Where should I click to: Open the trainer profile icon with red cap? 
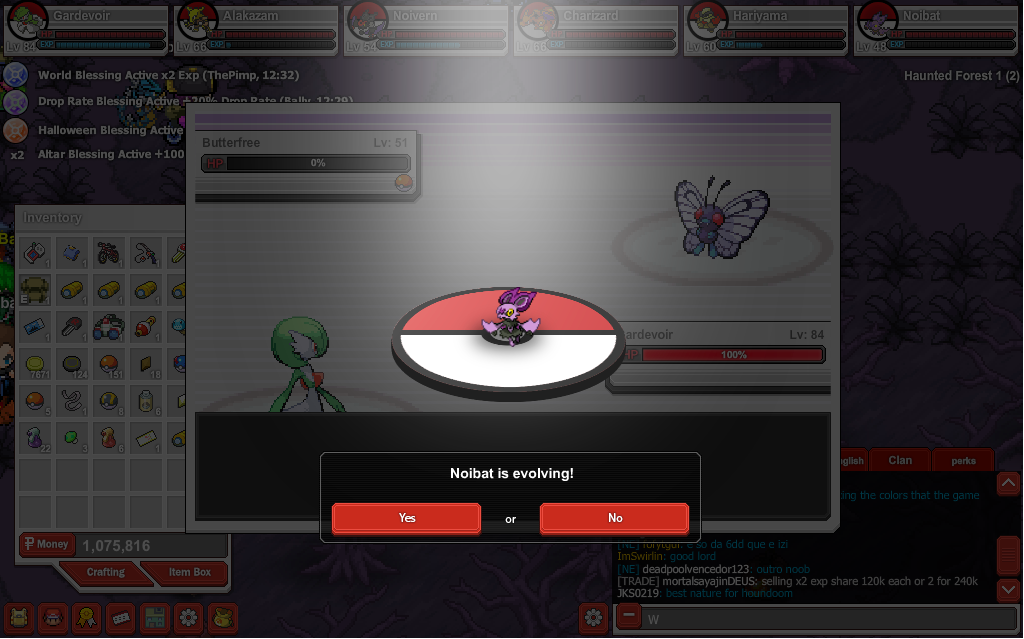pos(53,616)
